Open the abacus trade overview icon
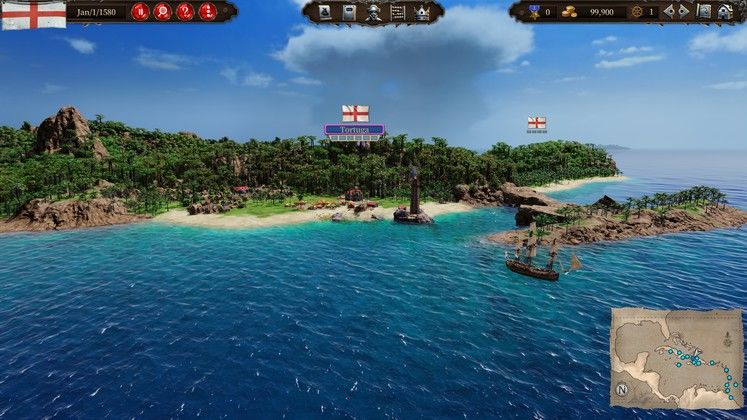Viewport: 747px width, 420px height. click(398, 12)
